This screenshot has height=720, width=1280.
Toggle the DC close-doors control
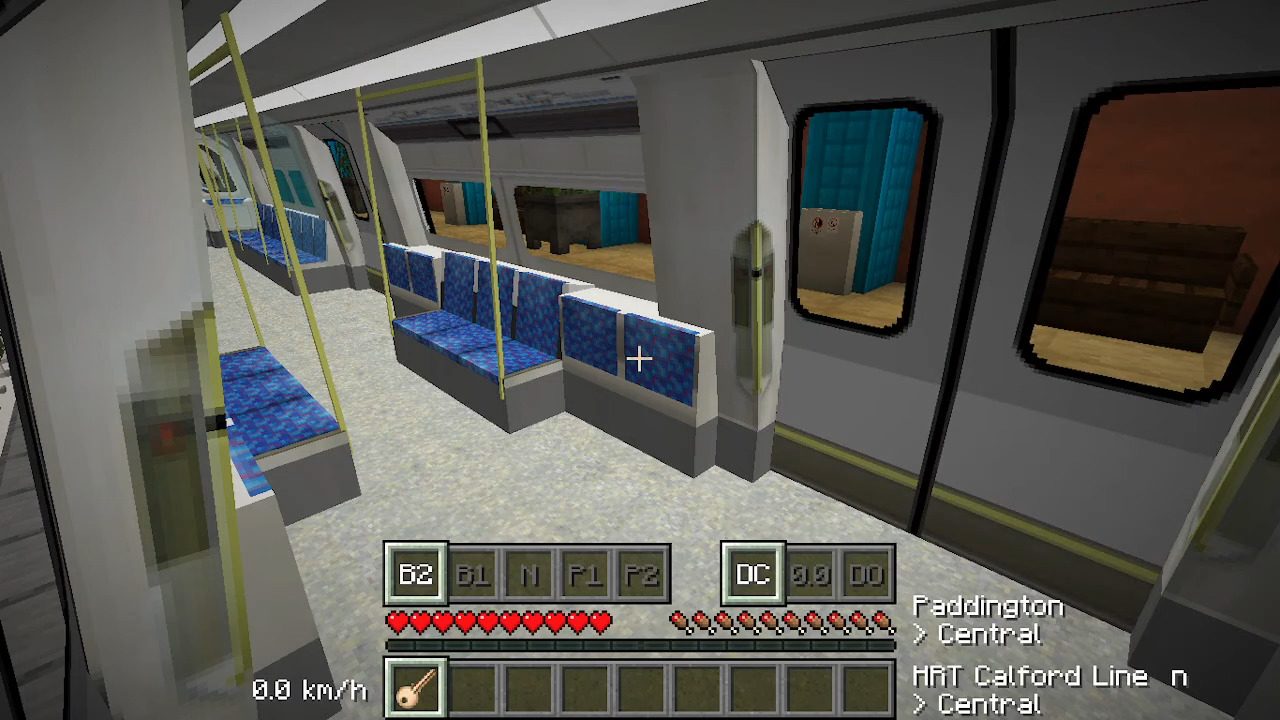click(x=751, y=573)
